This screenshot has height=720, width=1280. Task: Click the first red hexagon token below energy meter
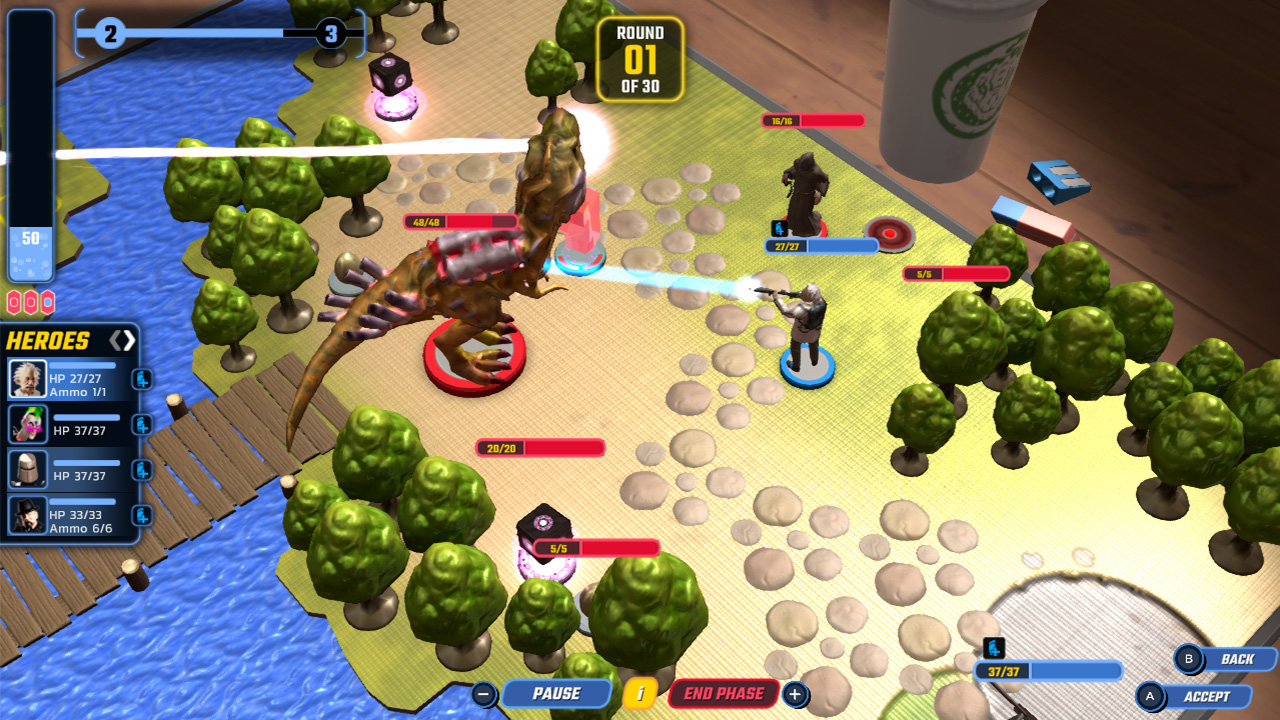[13, 302]
